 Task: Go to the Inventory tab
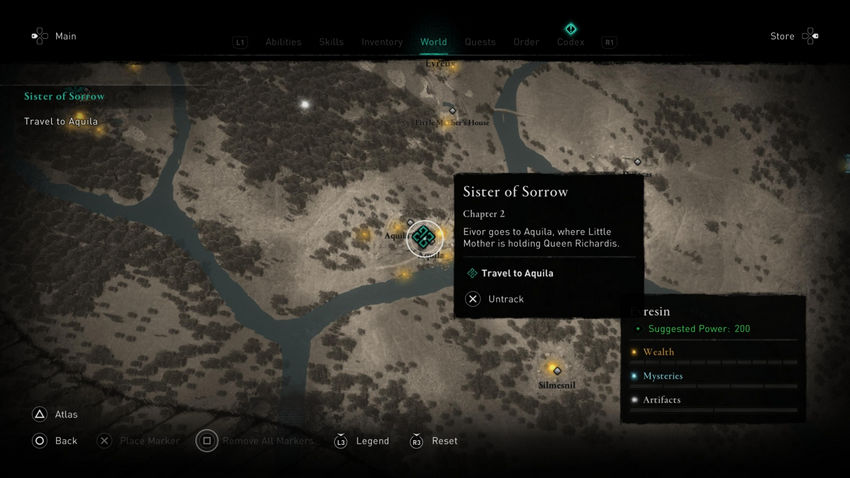[382, 42]
